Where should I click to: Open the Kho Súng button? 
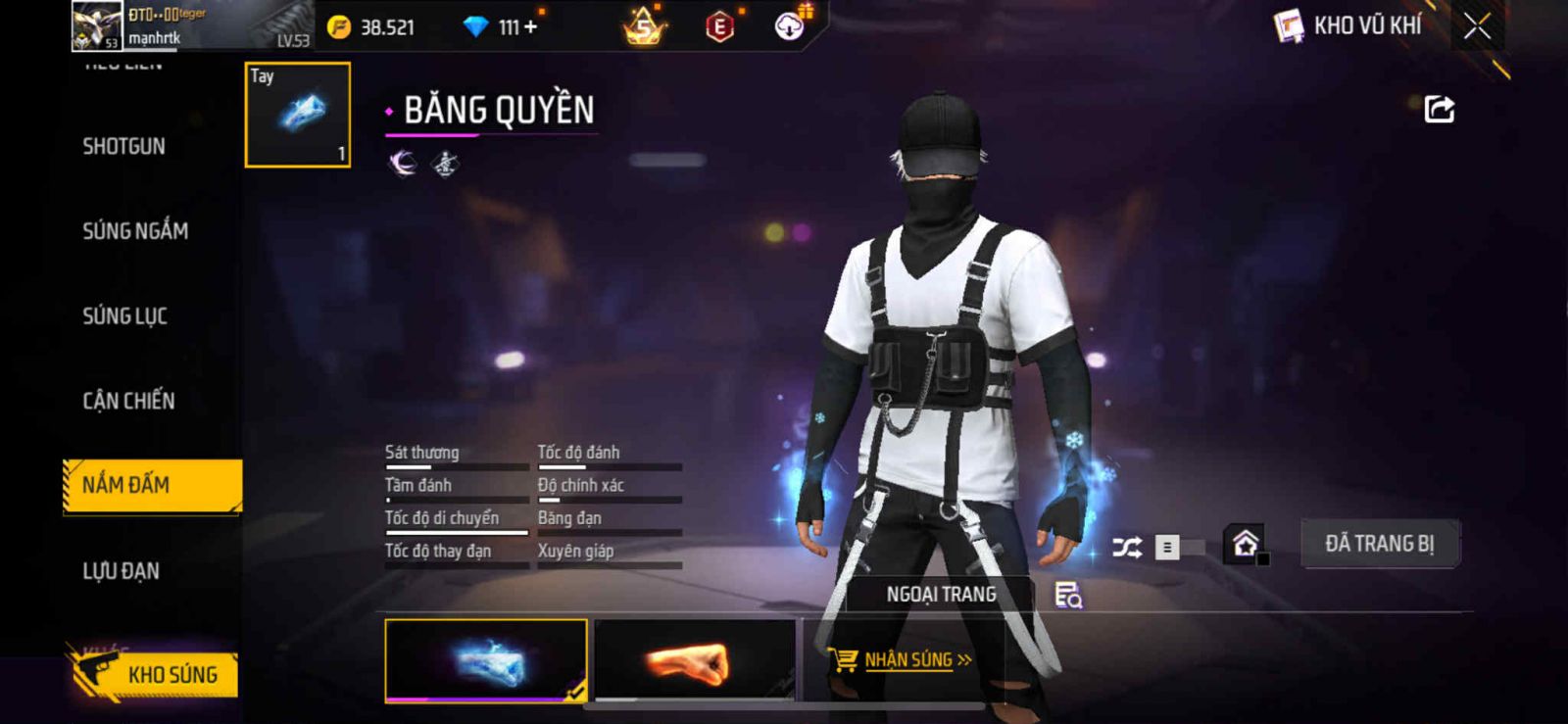[155, 674]
